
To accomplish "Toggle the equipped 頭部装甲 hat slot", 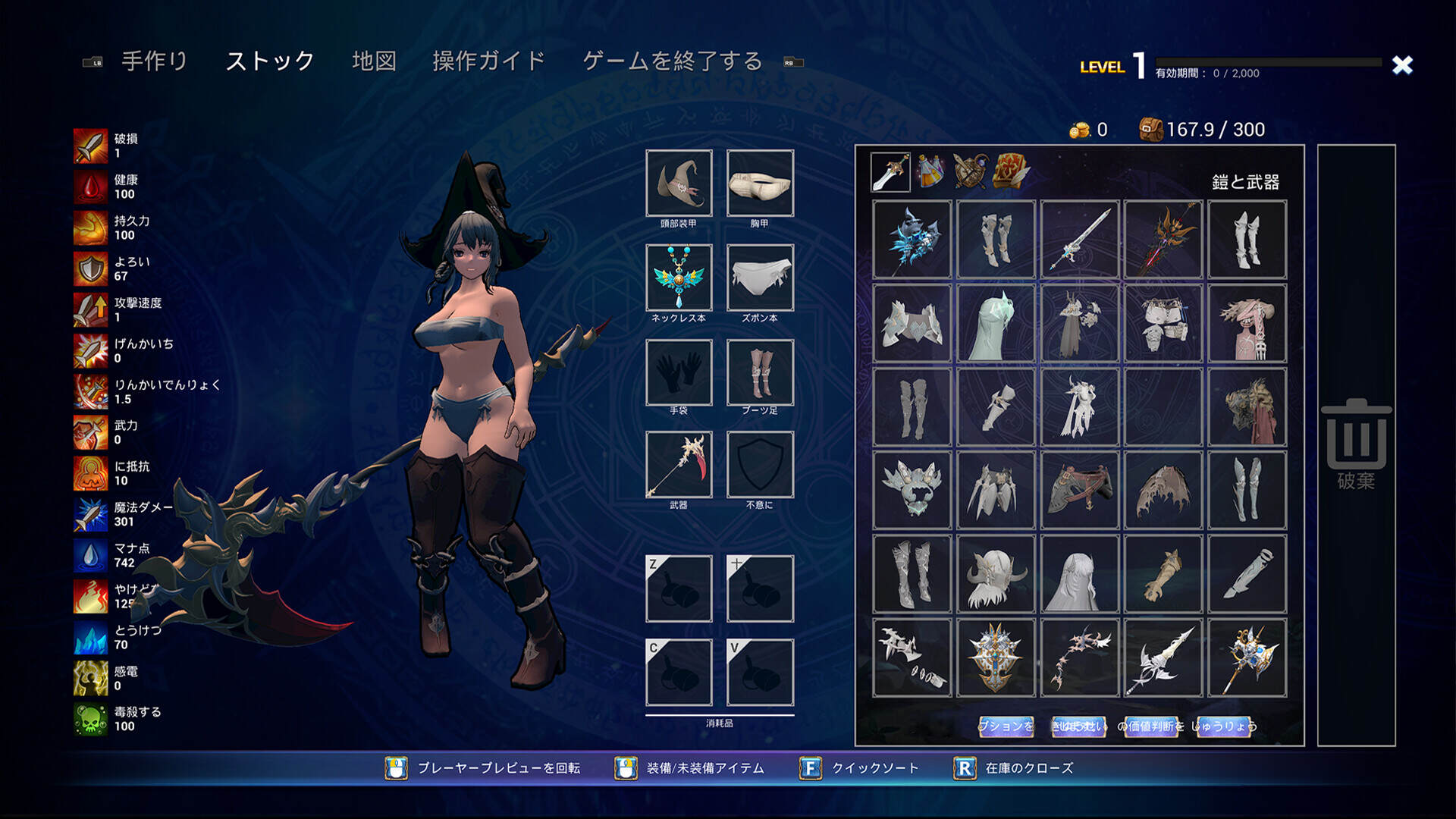I will tap(679, 184).
